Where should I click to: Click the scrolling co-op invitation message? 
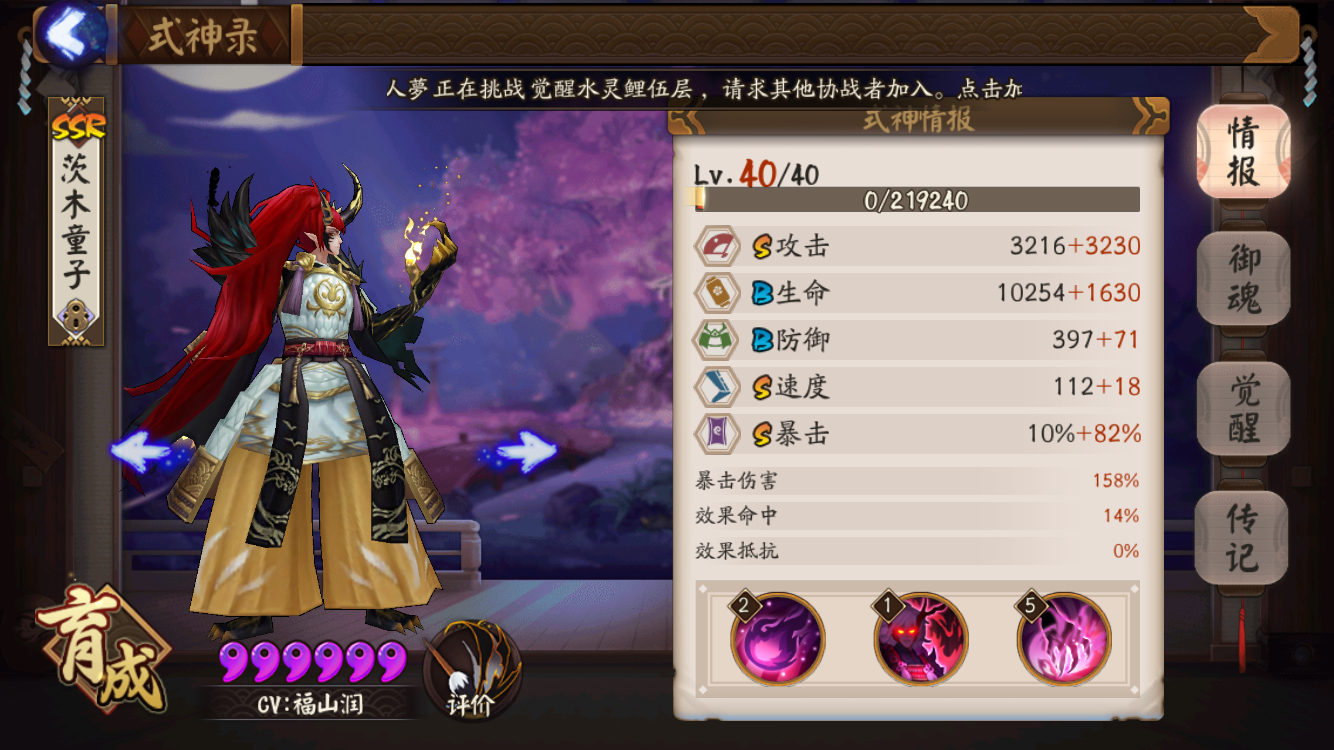pyautogui.click(x=704, y=89)
